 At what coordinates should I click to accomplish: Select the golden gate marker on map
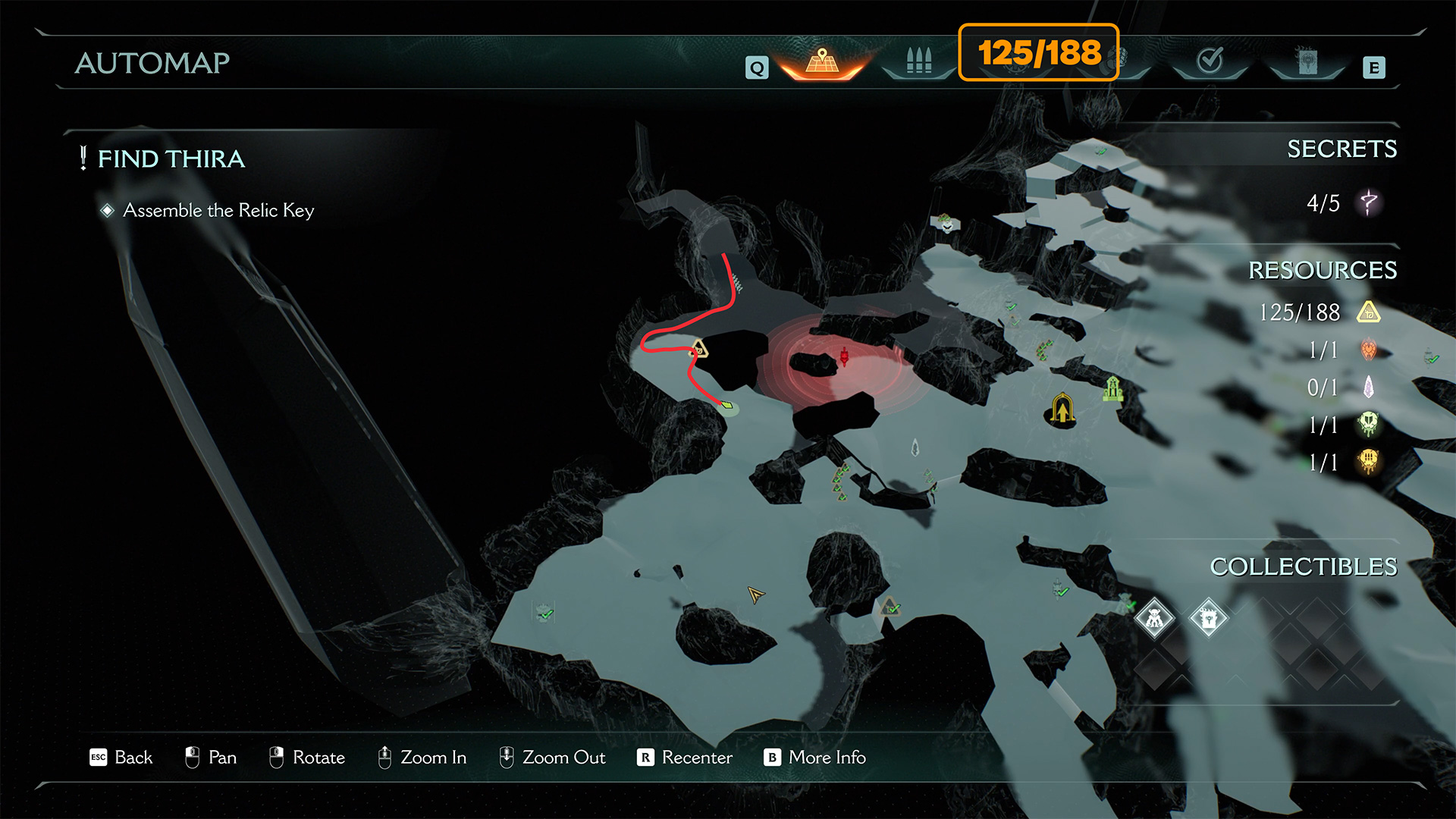[x=1062, y=409]
